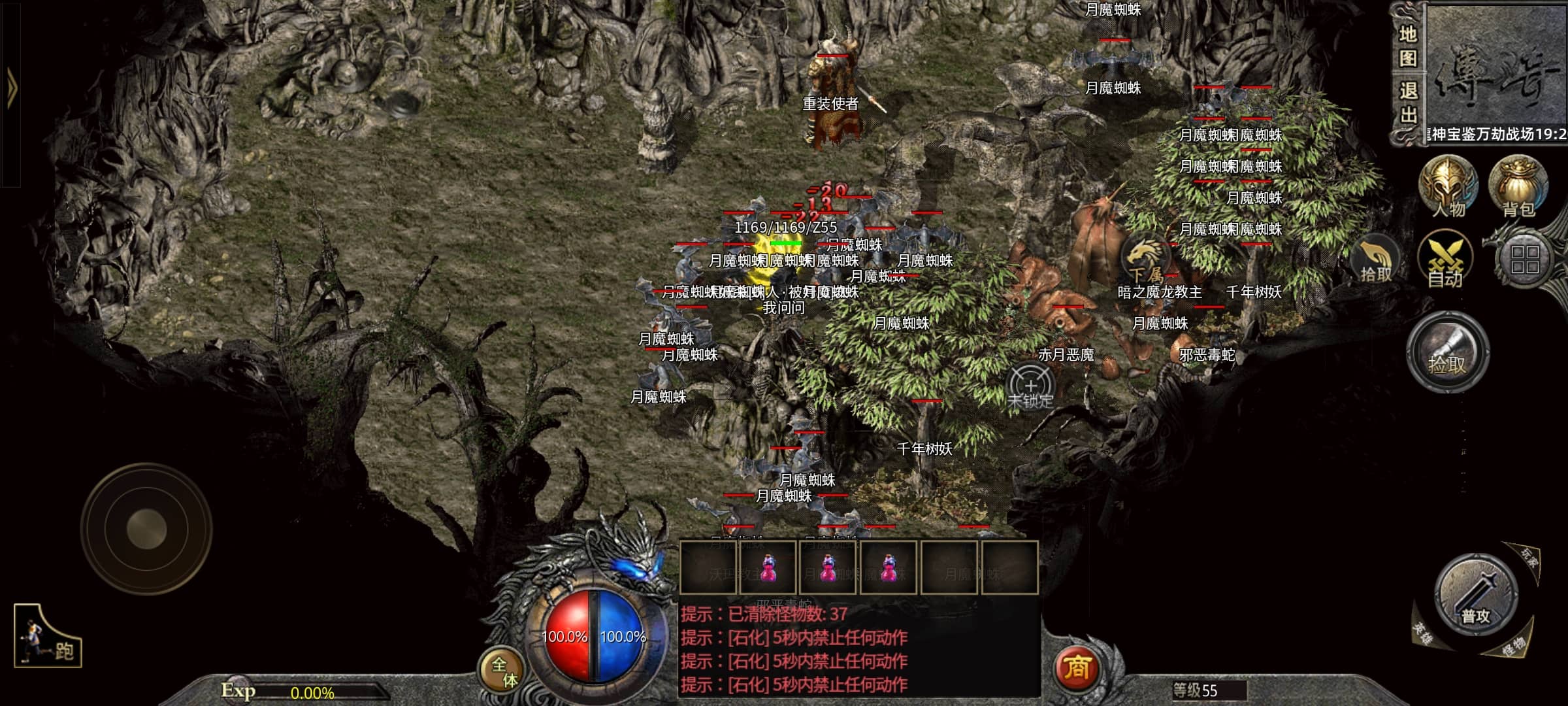The height and width of the screenshot is (706, 1568).
Task: Open the 人物 character helmet icon
Action: 1448,186
